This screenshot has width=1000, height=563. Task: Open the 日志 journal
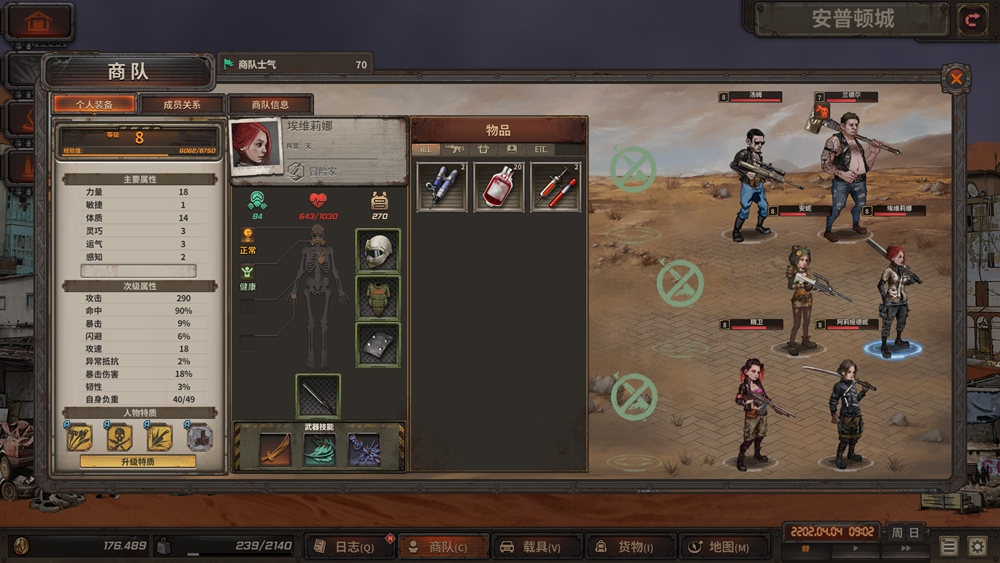coord(347,547)
